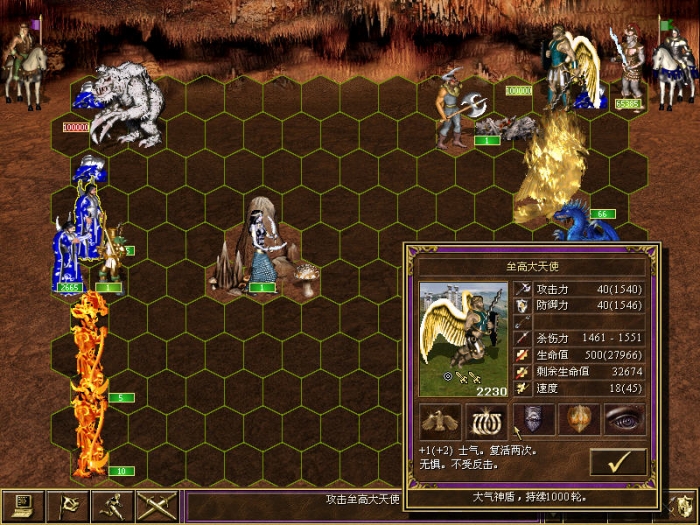Select the eagle morale icon
Viewport: 700px width, 525px height.
pyautogui.click(x=439, y=420)
